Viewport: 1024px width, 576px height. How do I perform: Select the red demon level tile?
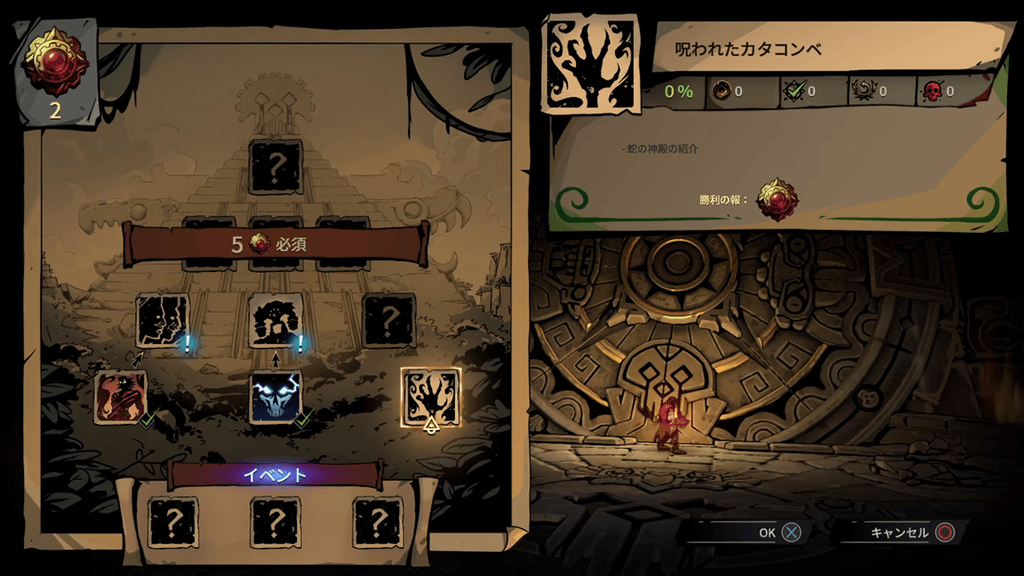[x=120, y=397]
